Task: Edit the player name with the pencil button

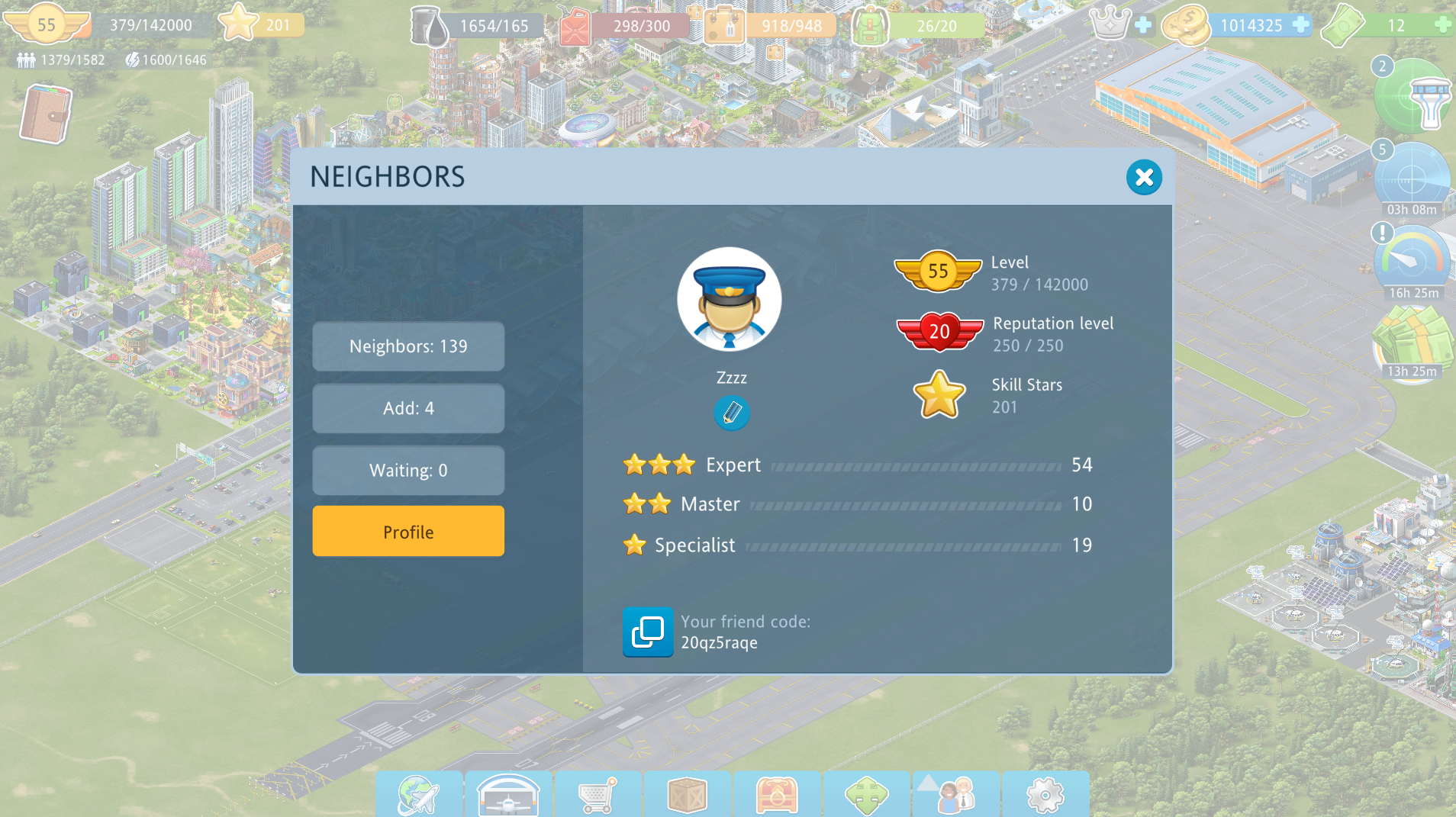Action: (x=732, y=413)
